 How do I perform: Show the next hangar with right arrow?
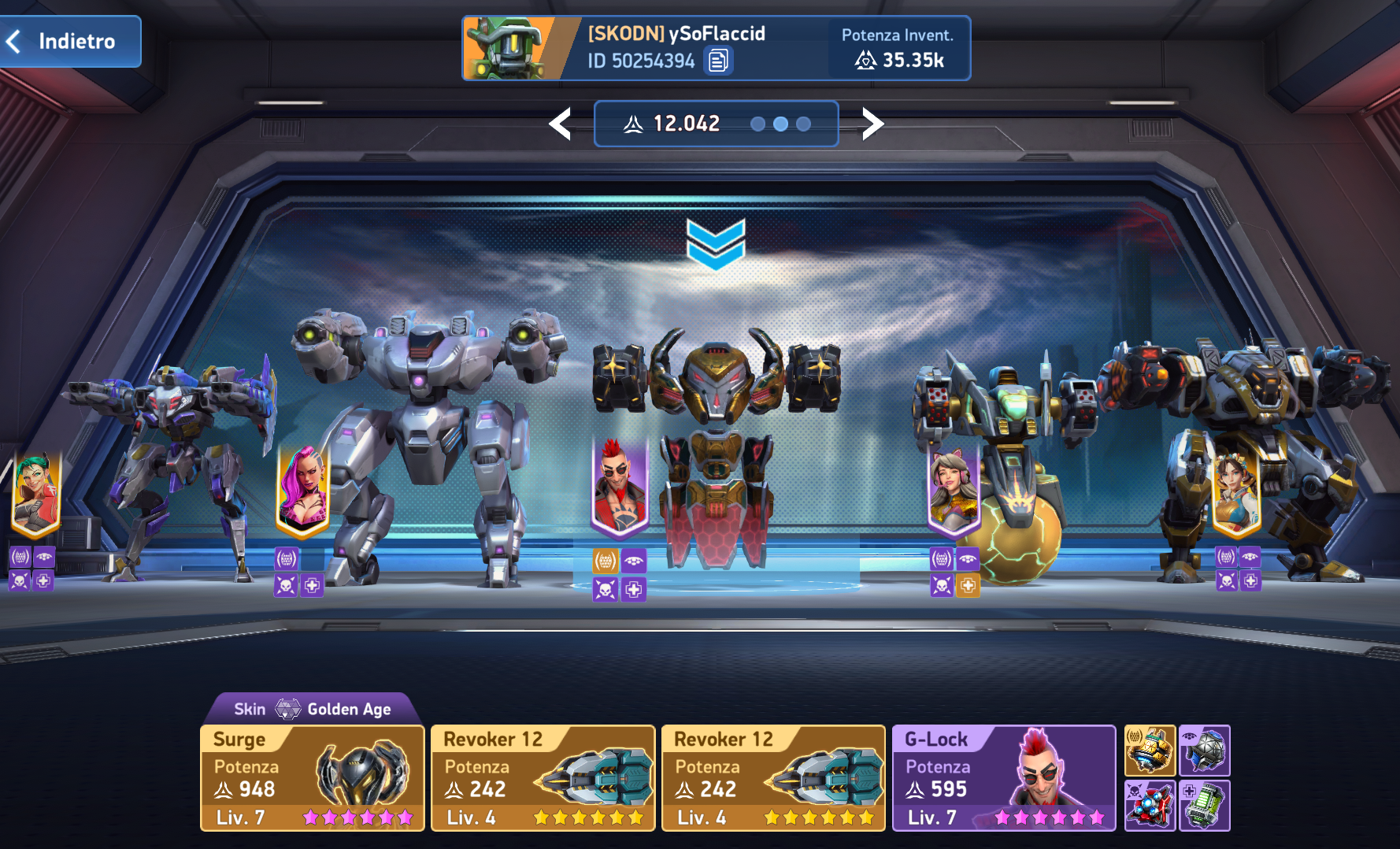click(872, 124)
